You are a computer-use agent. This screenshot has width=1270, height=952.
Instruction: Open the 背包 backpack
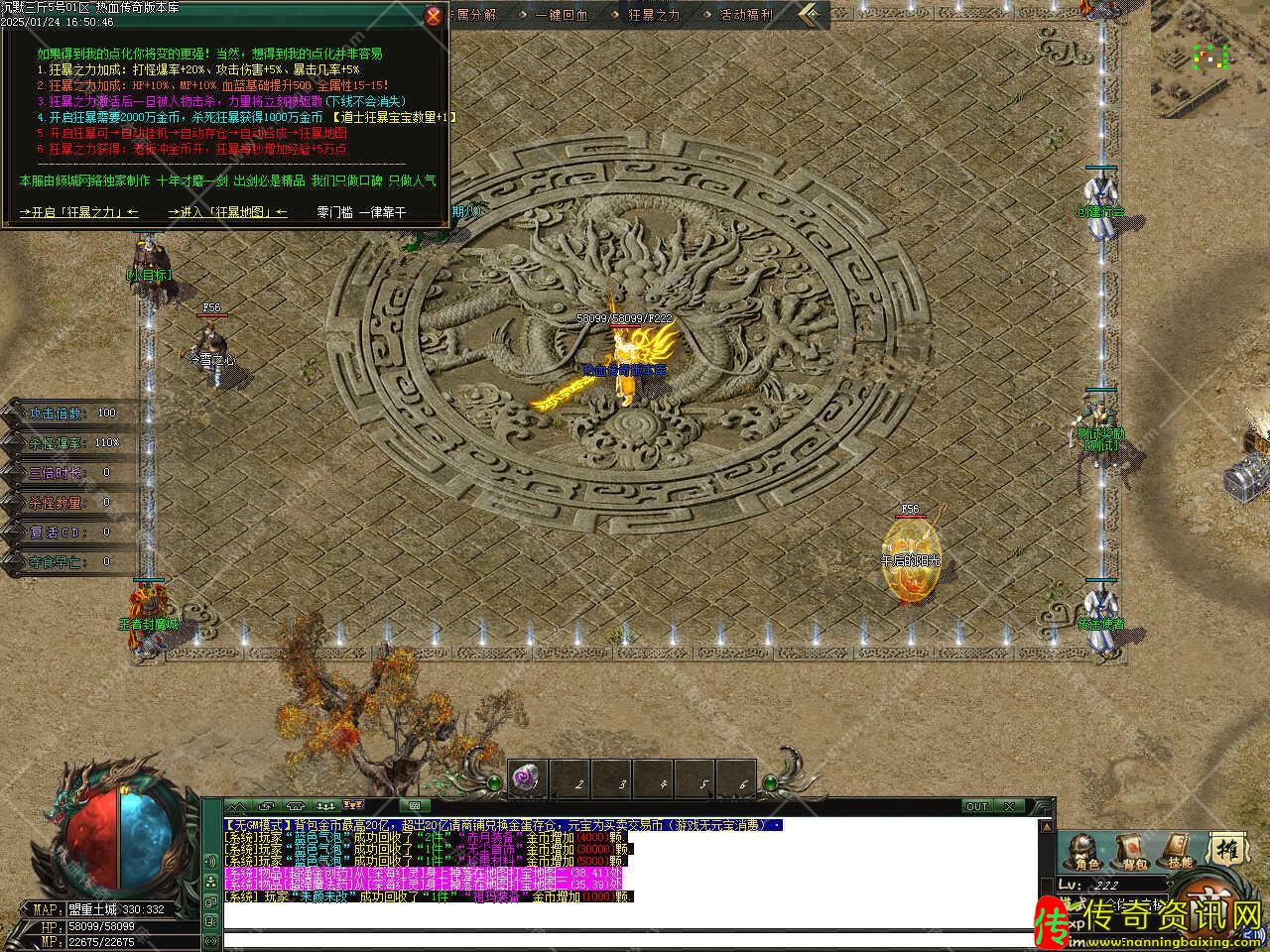pos(1130,852)
